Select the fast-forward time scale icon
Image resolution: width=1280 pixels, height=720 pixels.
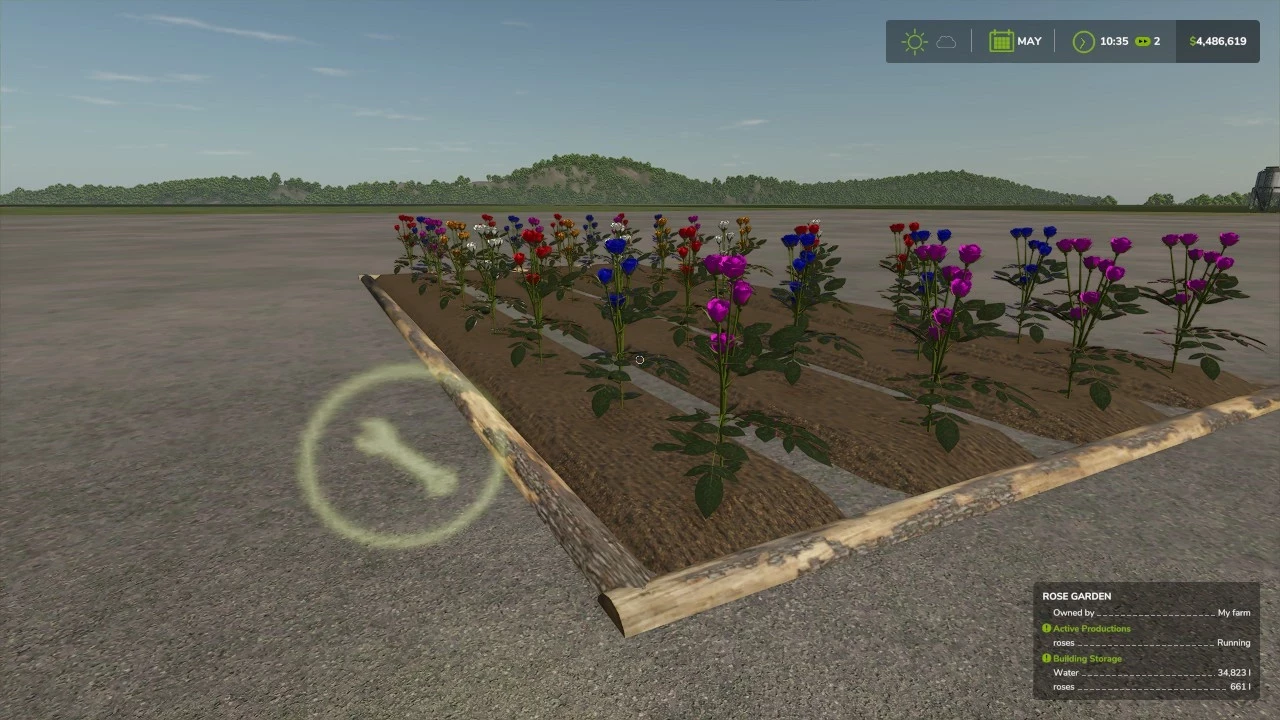coord(1143,41)
